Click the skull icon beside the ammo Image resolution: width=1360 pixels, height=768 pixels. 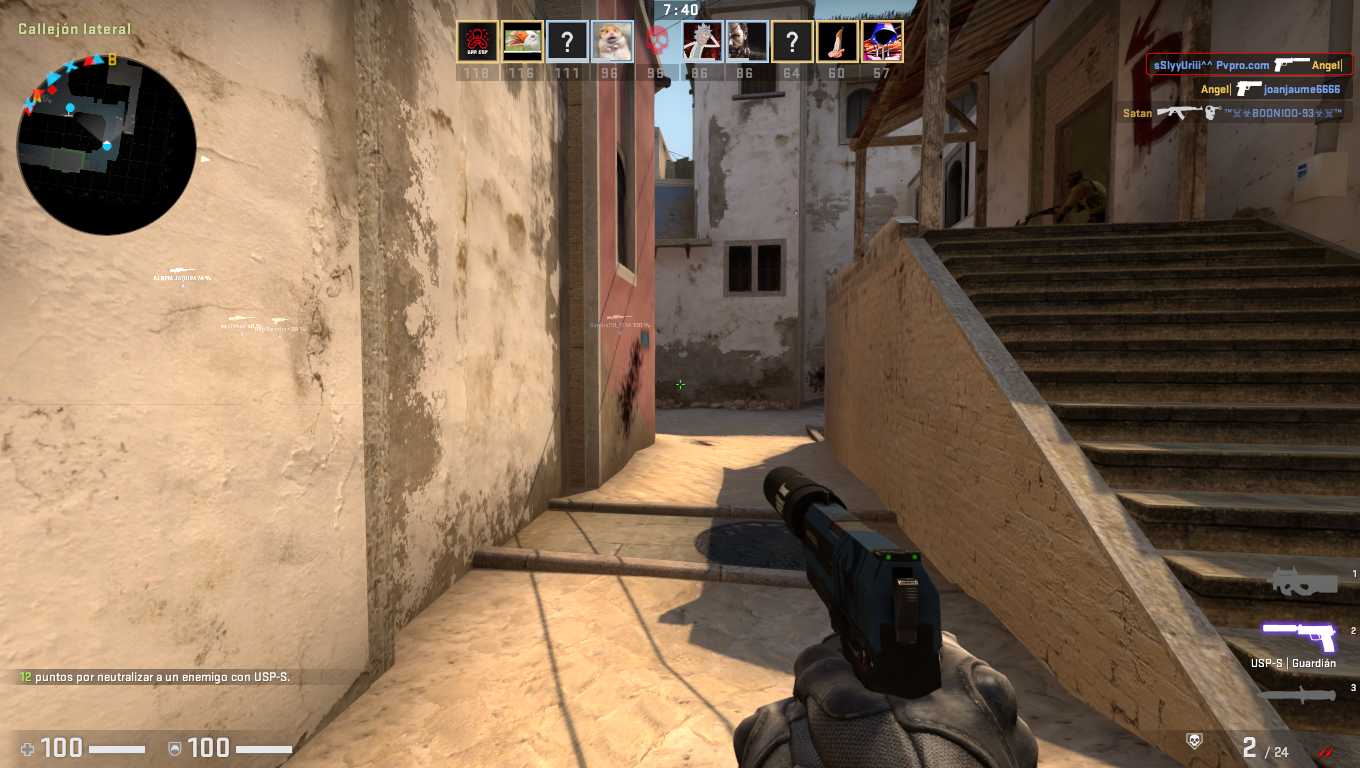pos(1193,741)
